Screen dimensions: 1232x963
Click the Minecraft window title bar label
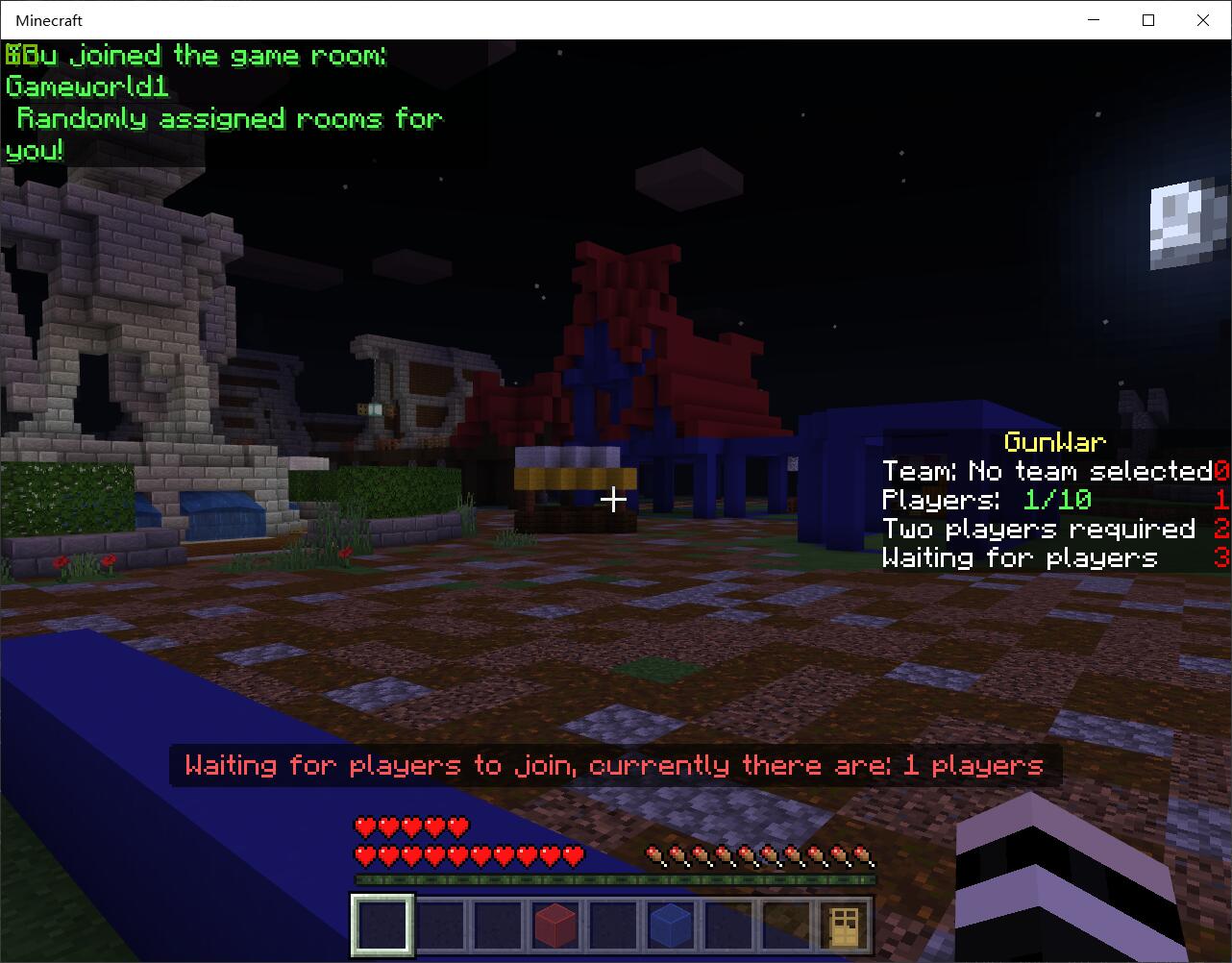[x=47, y=19]
